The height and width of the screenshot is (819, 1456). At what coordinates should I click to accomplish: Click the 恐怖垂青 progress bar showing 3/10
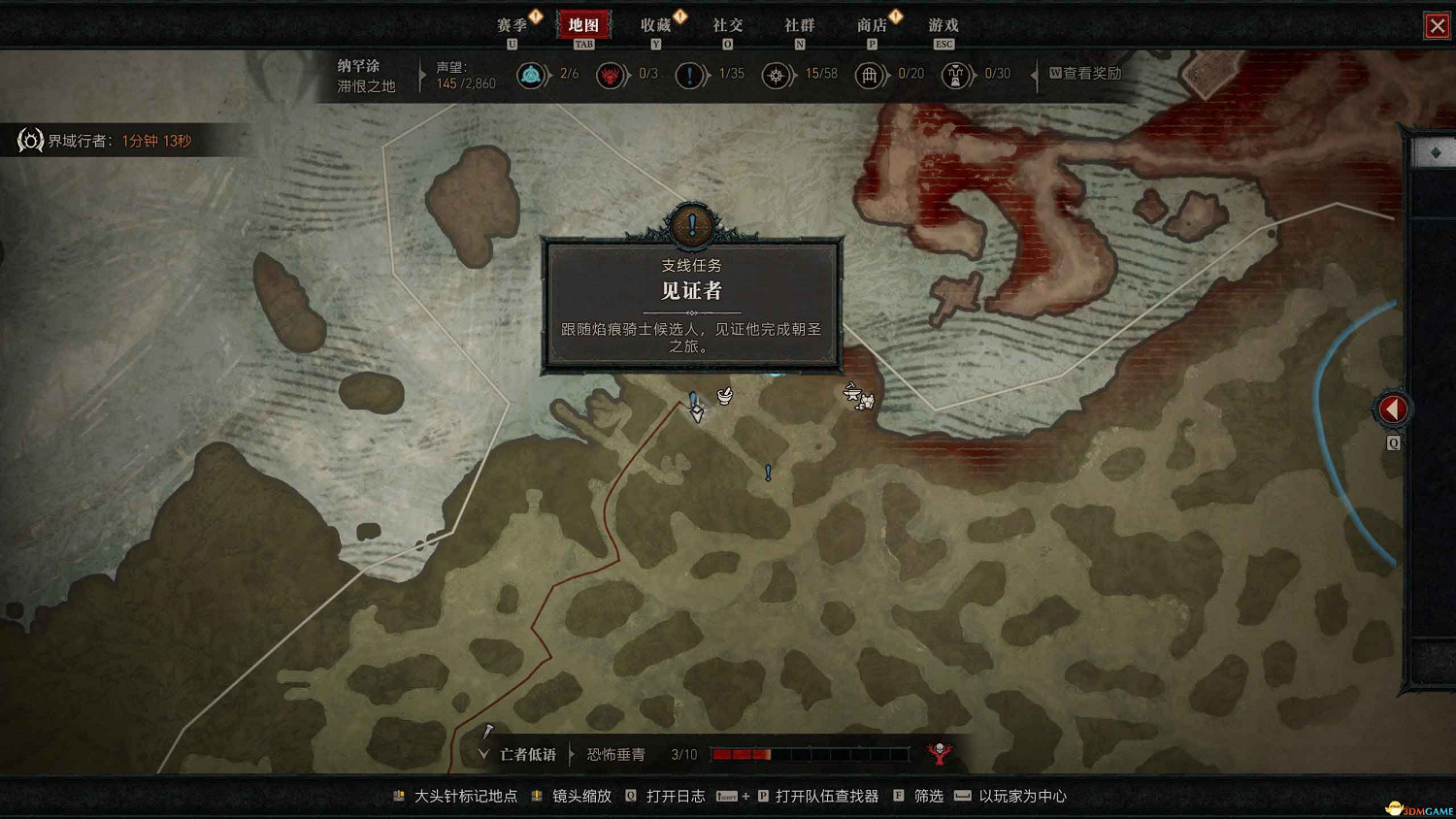[811, 753]
